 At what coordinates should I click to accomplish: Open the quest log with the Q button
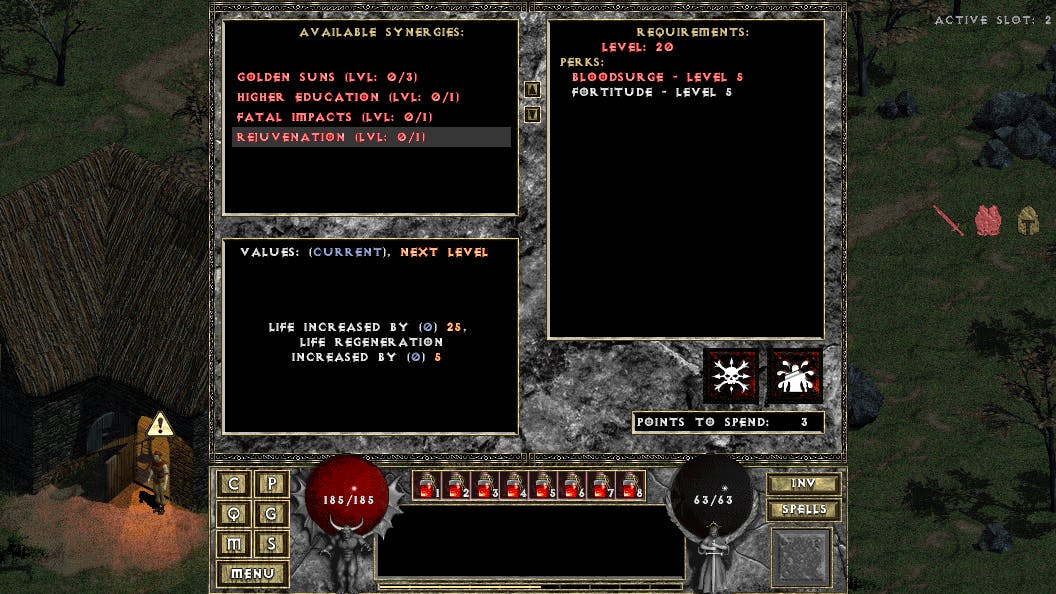pyautogui.click(x=234, y=514)
